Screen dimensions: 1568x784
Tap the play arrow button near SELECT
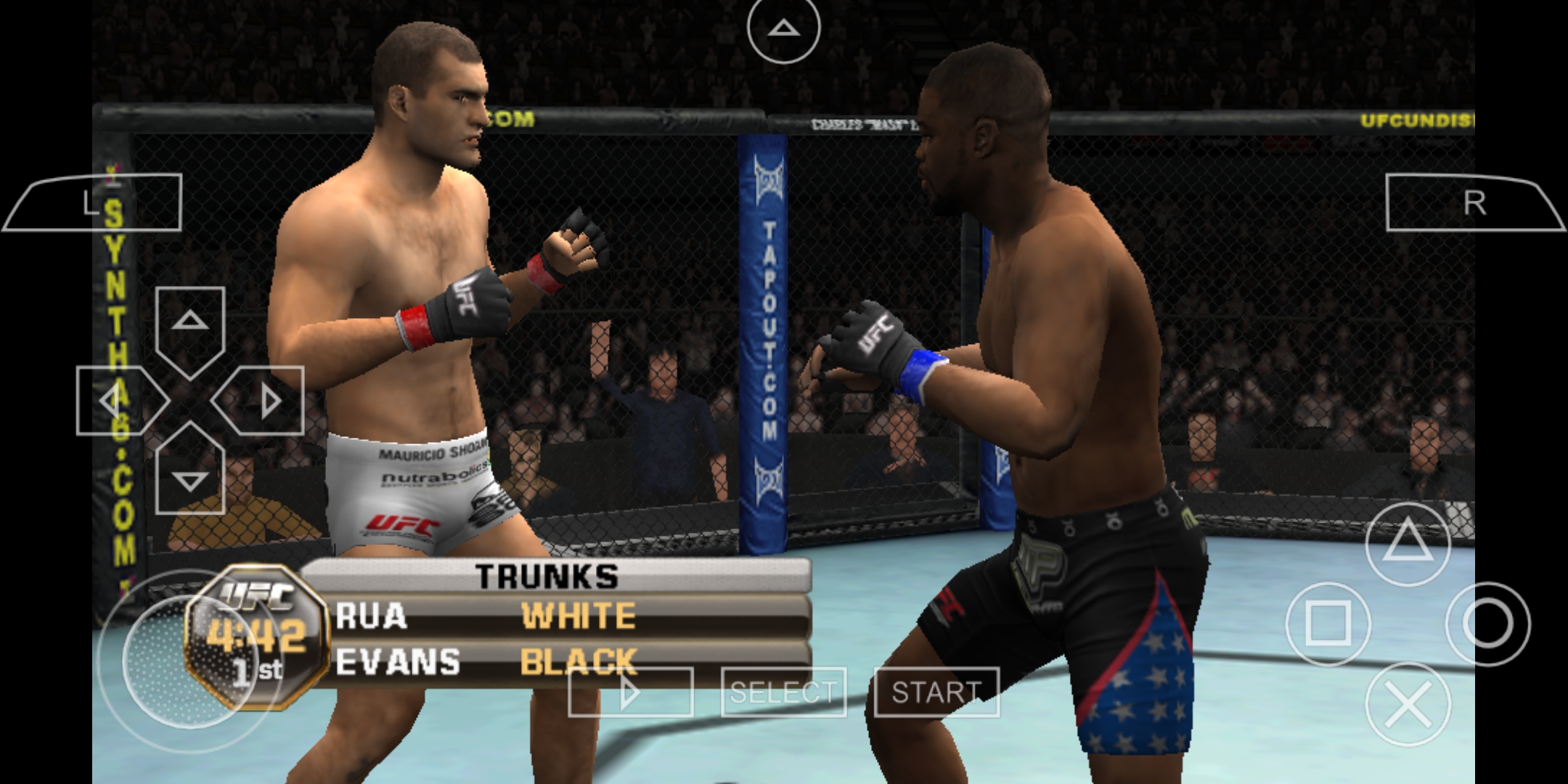click(630, 691)
